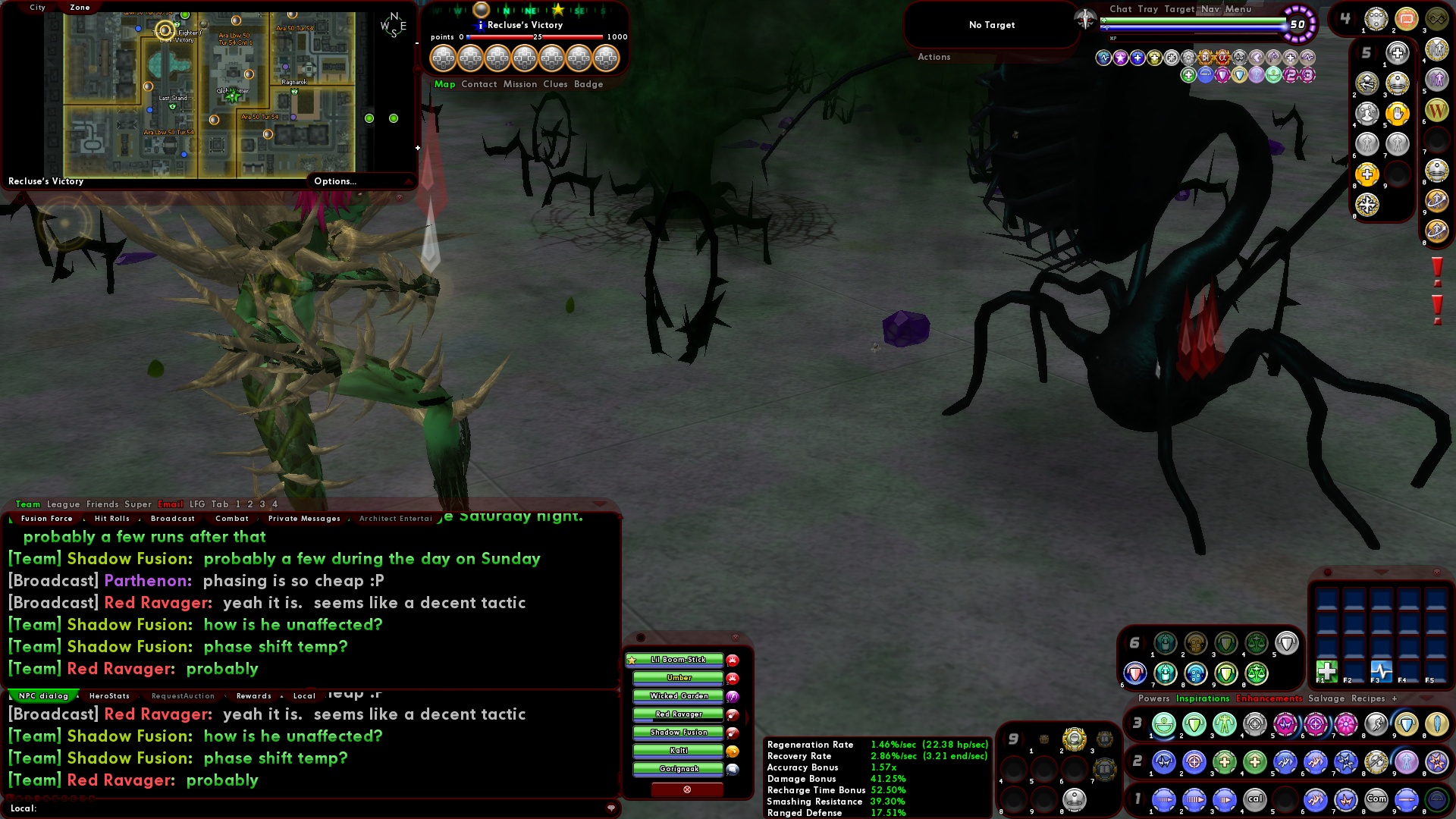Activate the gold medallion power in tray 9
1456x819 pixels.
[x=1073, y=739]
